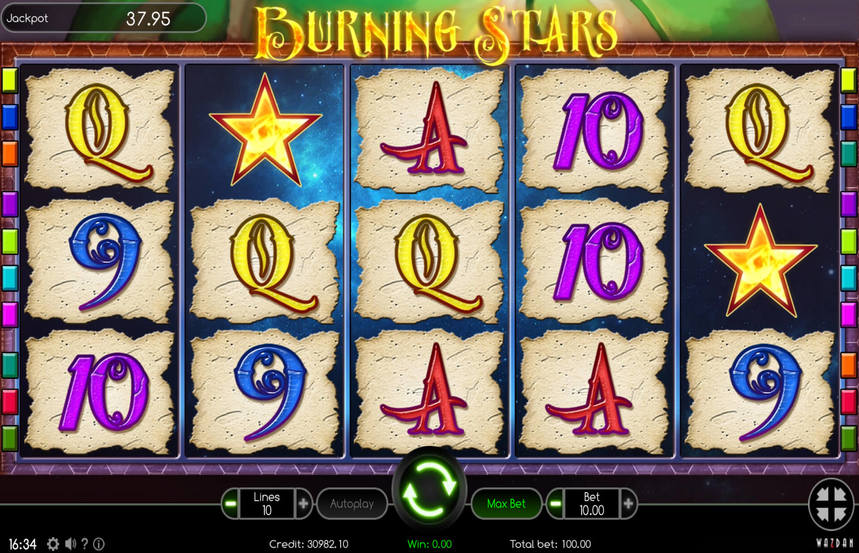Activate the Max Bet button

[x=506, y=503]
